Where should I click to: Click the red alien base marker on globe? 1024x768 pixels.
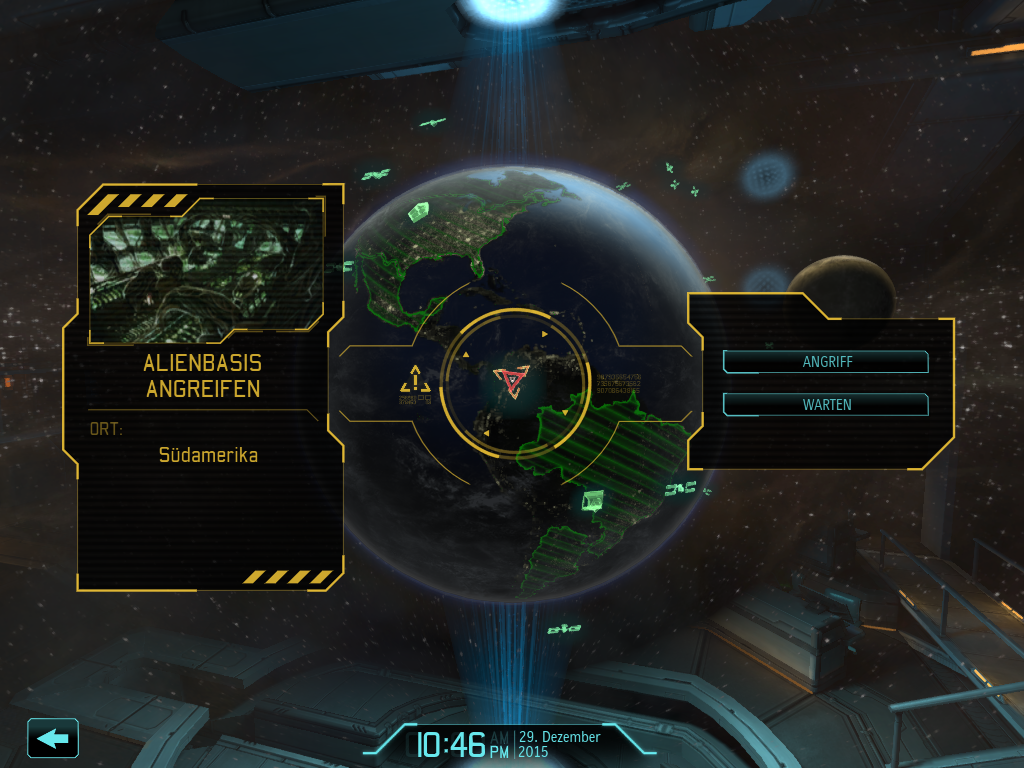point(511,381)
